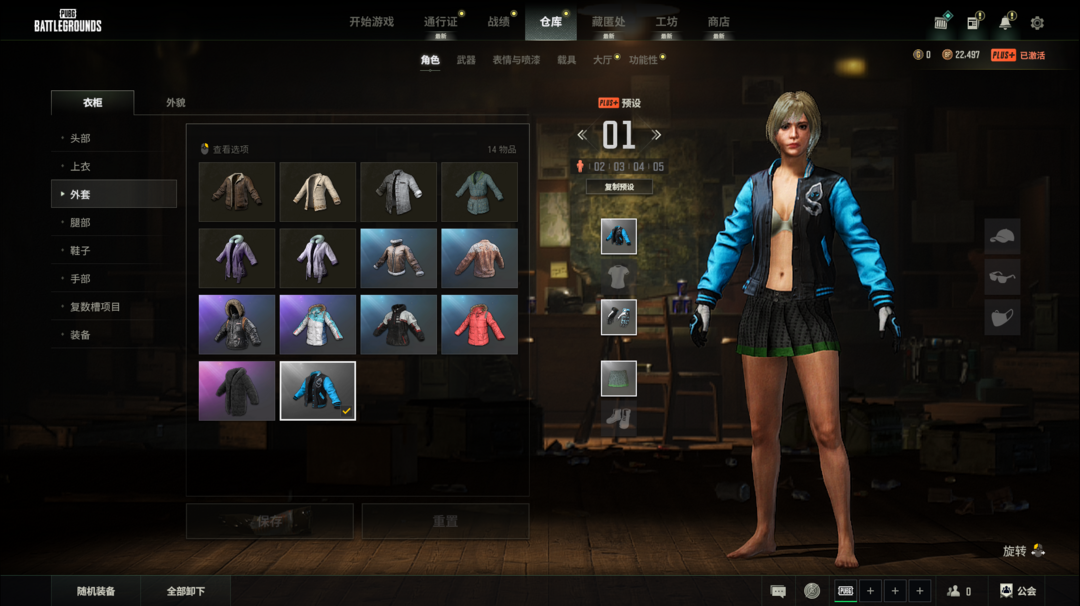Viewport: 1080px width, 606px height.
Task: Open the settings gear icon
Action: 1037,23
